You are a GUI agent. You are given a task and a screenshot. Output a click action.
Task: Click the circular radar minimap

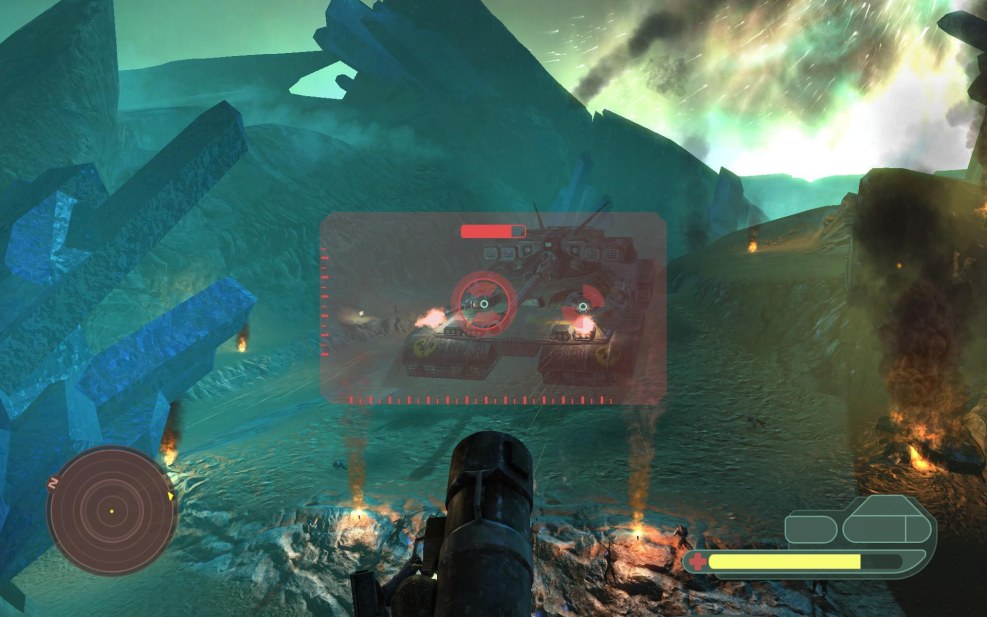(x=112, y=510)
